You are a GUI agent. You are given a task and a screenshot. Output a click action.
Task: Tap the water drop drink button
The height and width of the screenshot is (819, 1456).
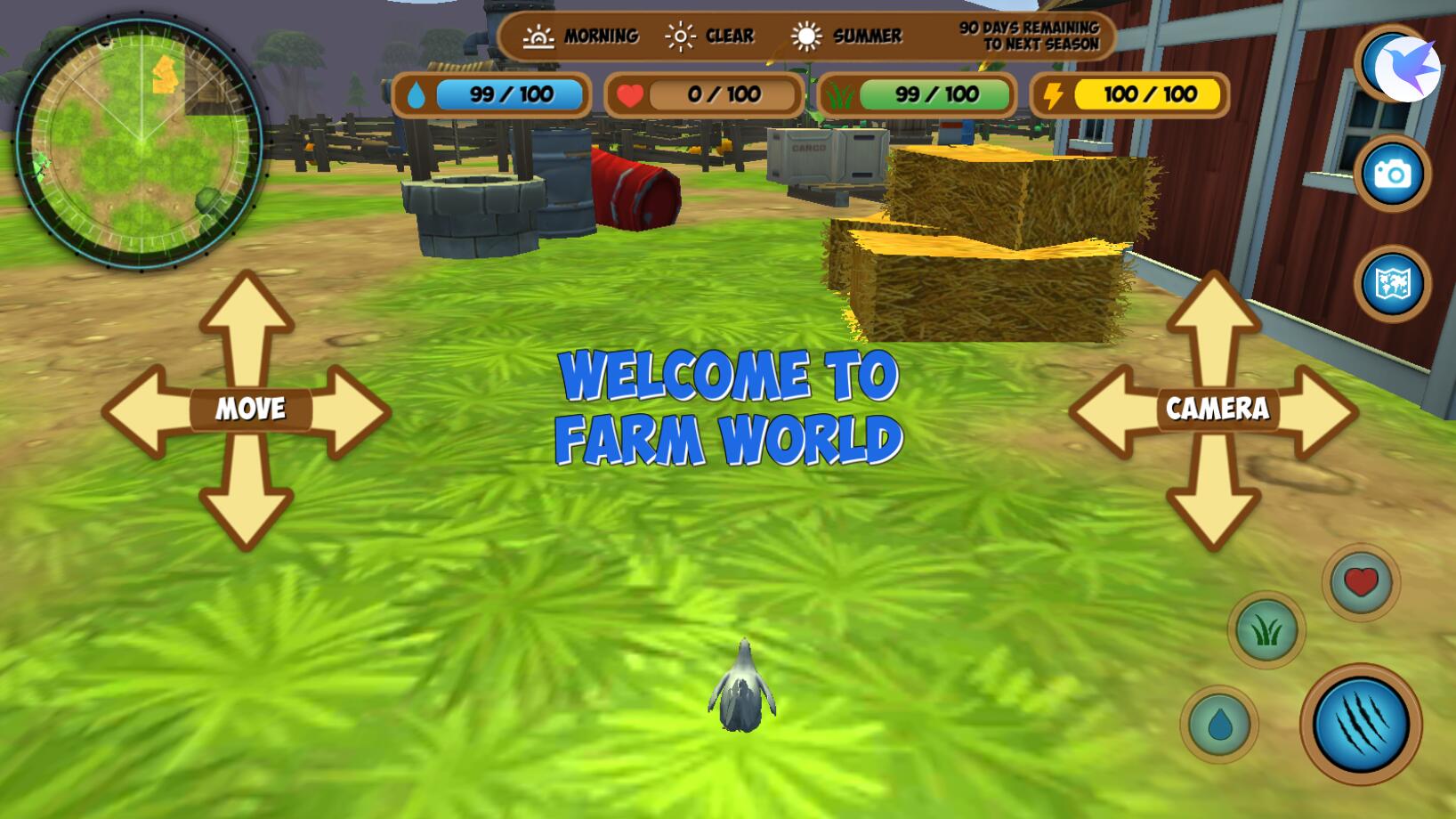[1219, 725]
